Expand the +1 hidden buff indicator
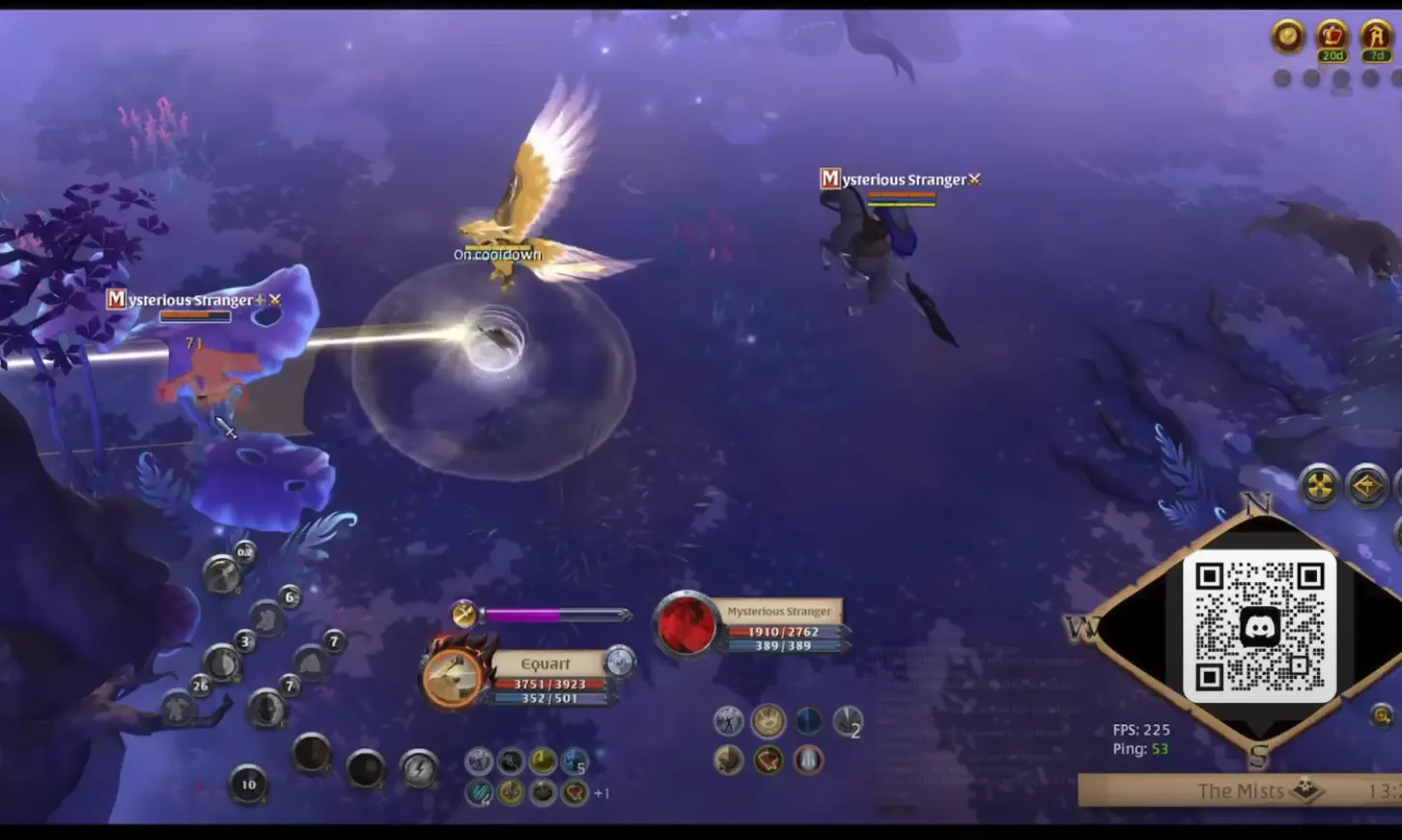This screenshot has width=1402, height=840. point(603,794)
